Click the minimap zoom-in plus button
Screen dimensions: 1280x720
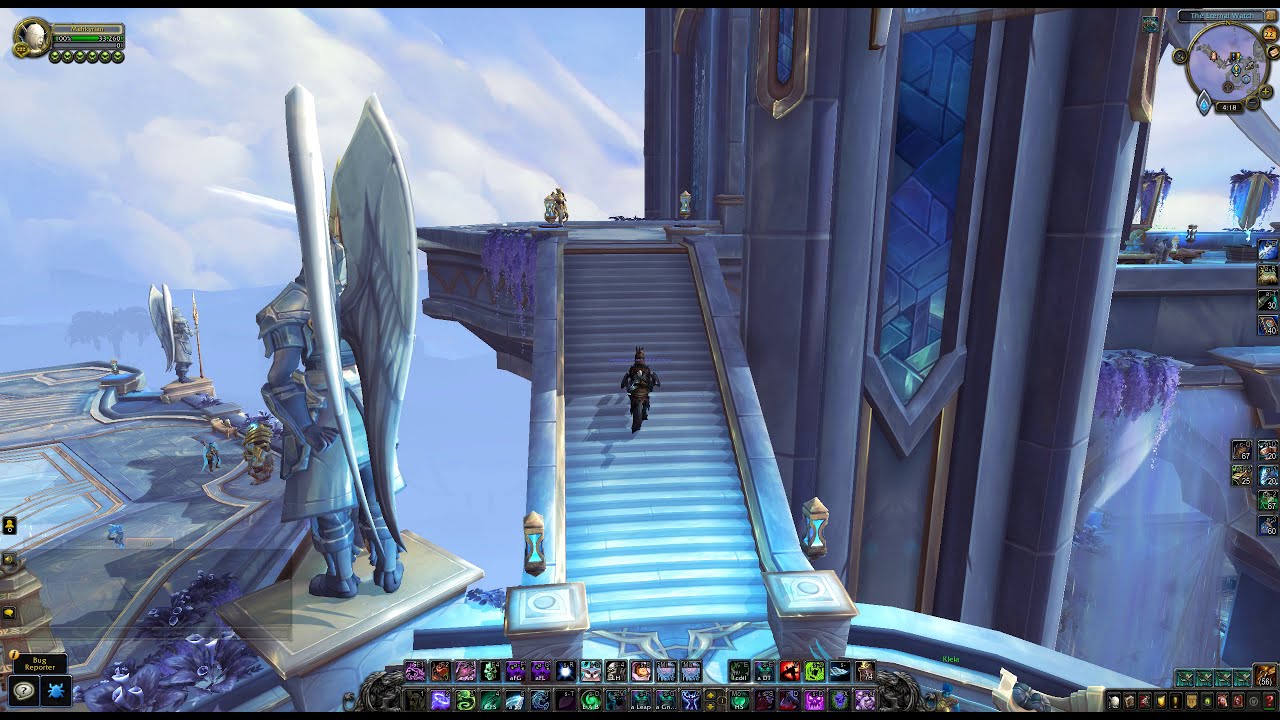1265,91
